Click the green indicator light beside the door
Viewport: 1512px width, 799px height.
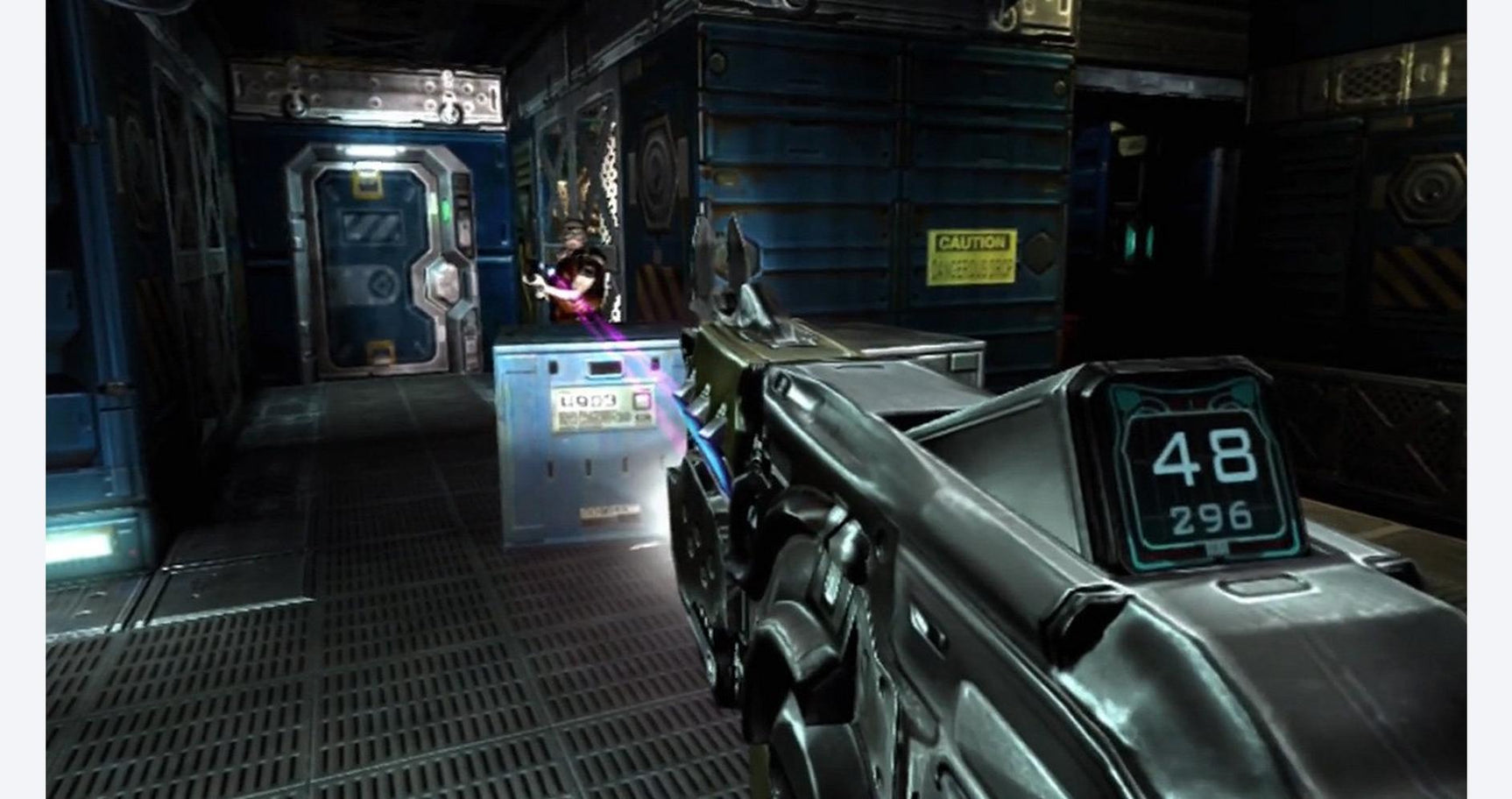(x=446, y=208)
